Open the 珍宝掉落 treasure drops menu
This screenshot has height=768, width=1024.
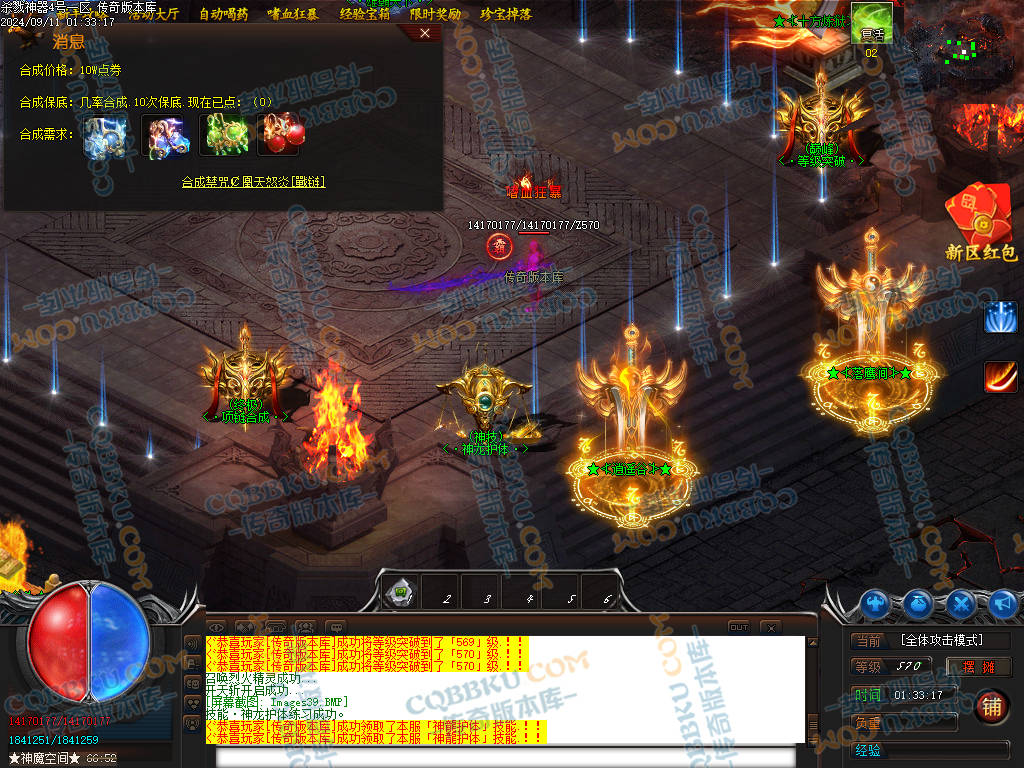click(505, 14)
